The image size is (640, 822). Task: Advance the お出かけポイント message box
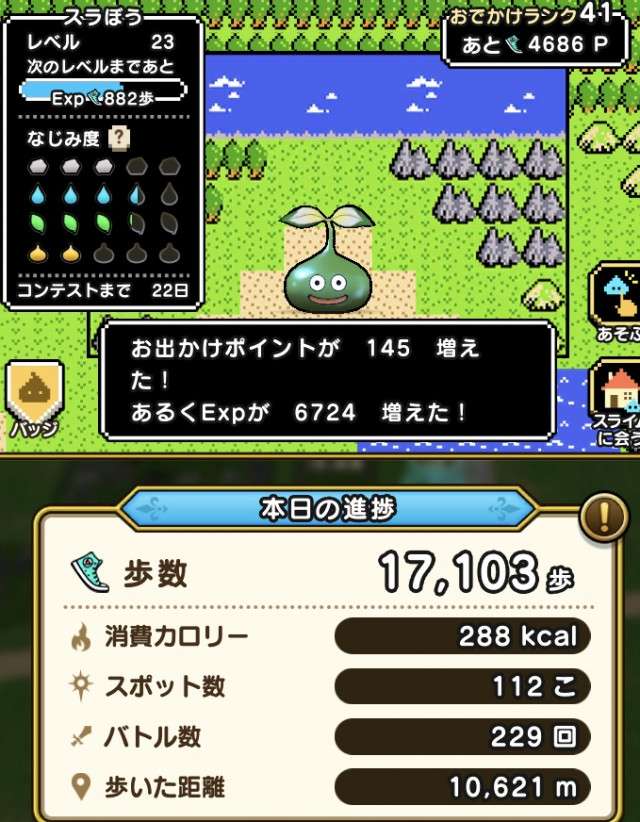click(x=327, y=380)
